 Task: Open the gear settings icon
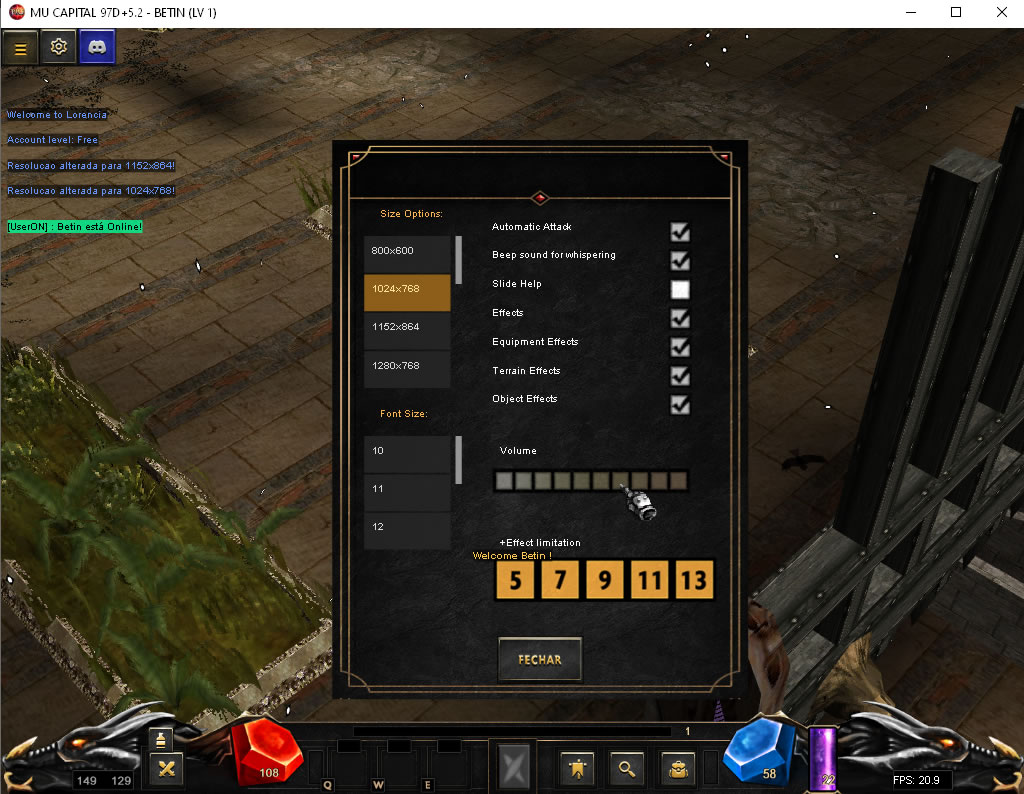point(59,47)
